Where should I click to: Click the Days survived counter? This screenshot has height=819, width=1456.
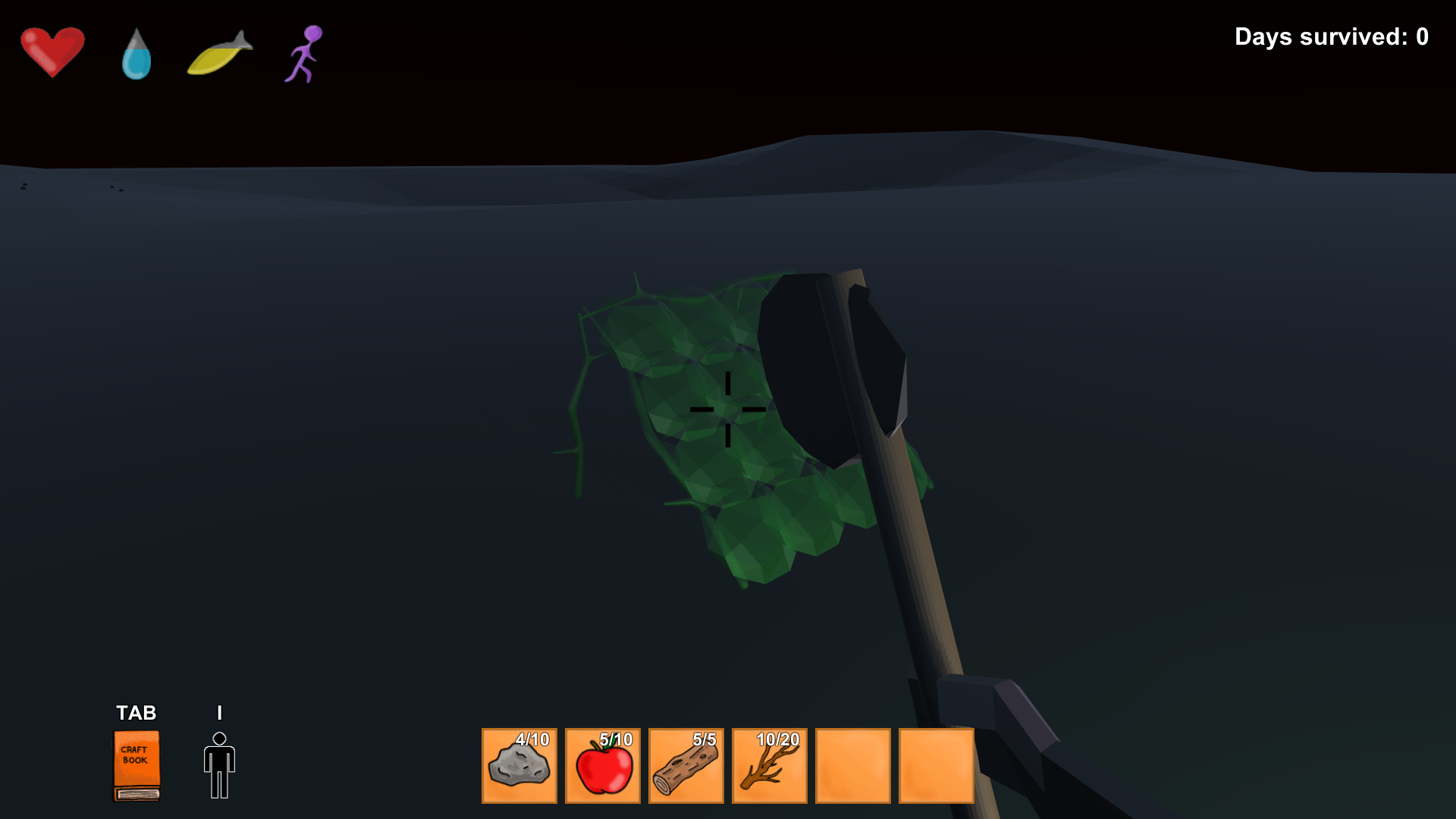tap(1331, 36)
